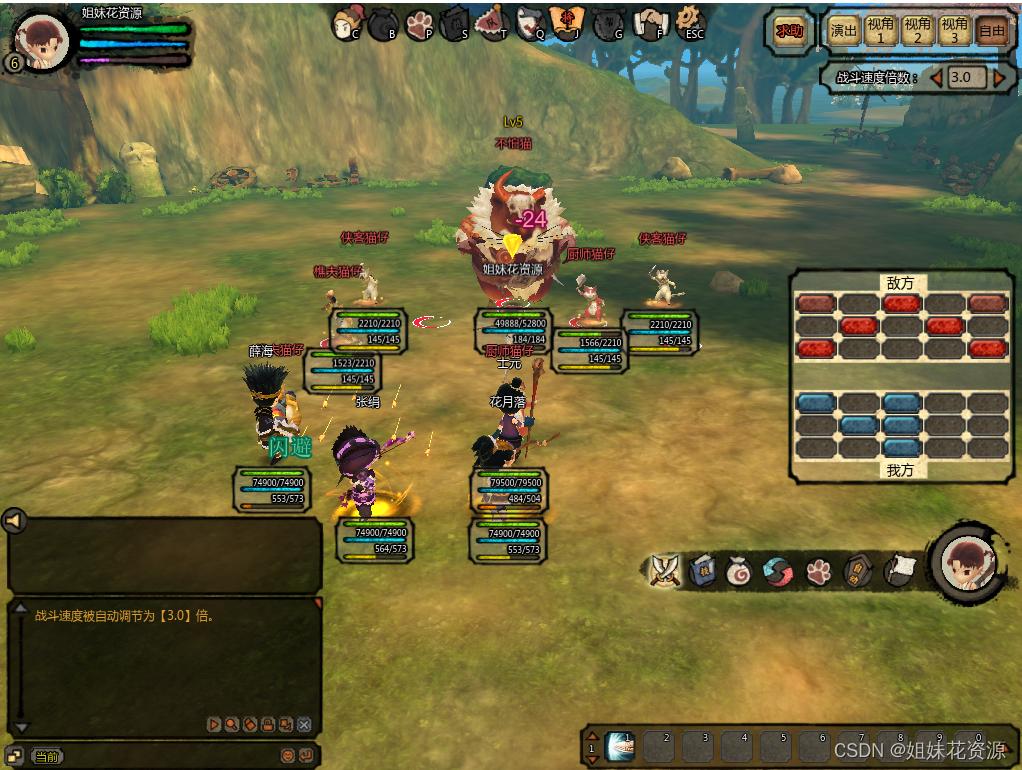Open the chat emoji smiley button

pyautogui.click(x=287, y=756)
